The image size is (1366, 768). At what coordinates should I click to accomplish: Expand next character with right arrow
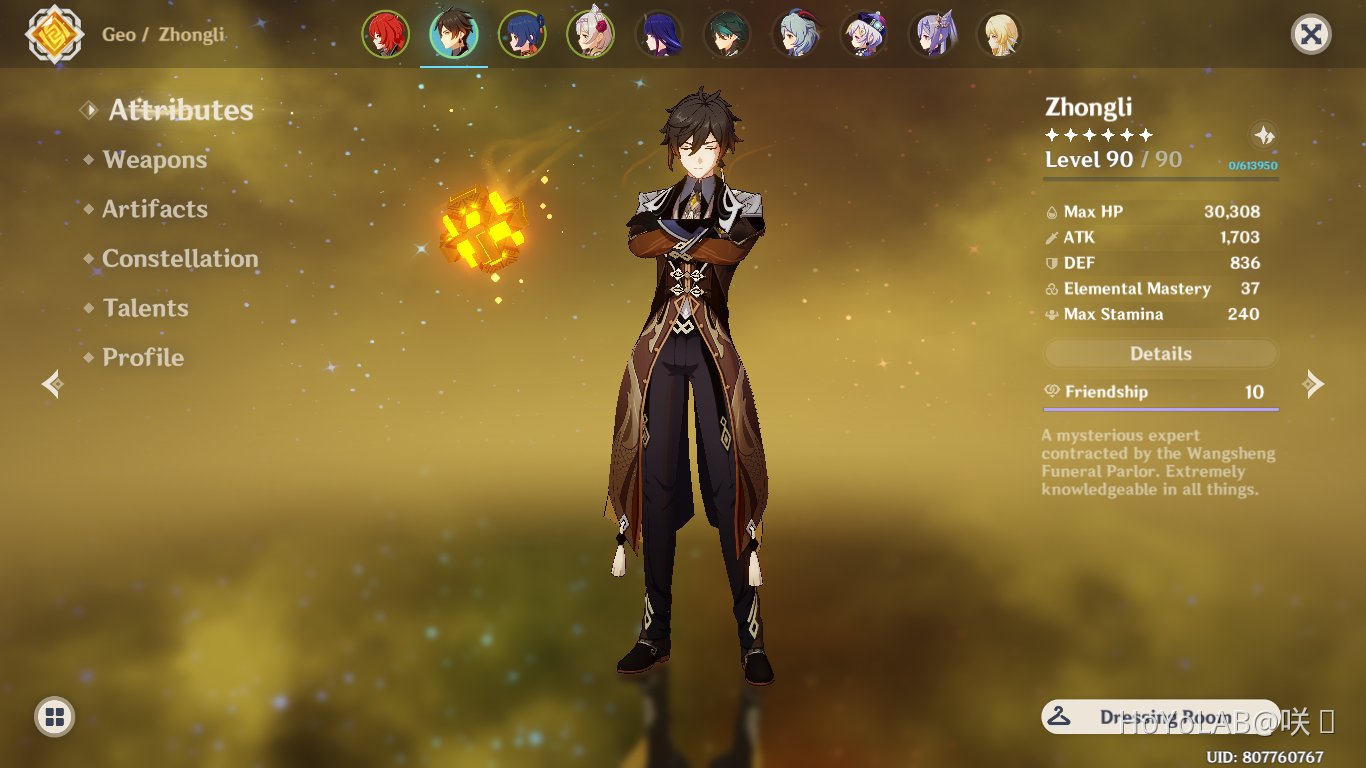coord(1315,384)
